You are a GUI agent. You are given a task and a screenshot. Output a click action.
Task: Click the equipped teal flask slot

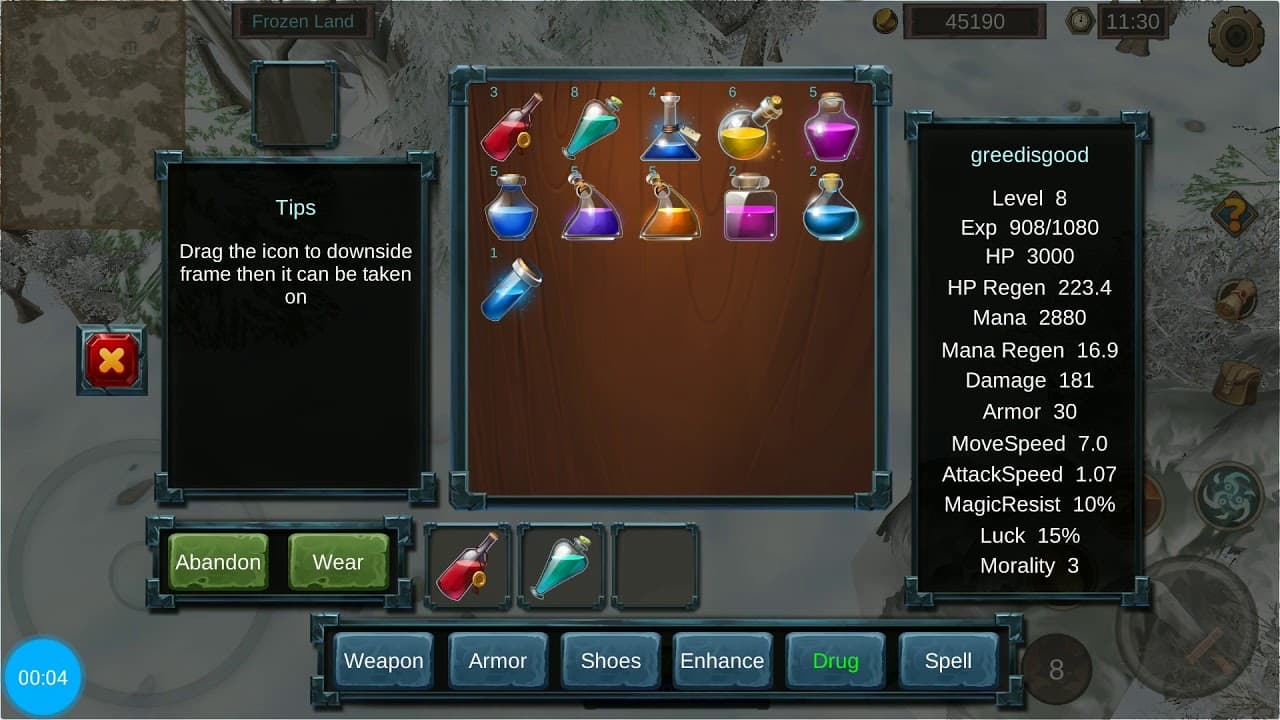[561, 566]
